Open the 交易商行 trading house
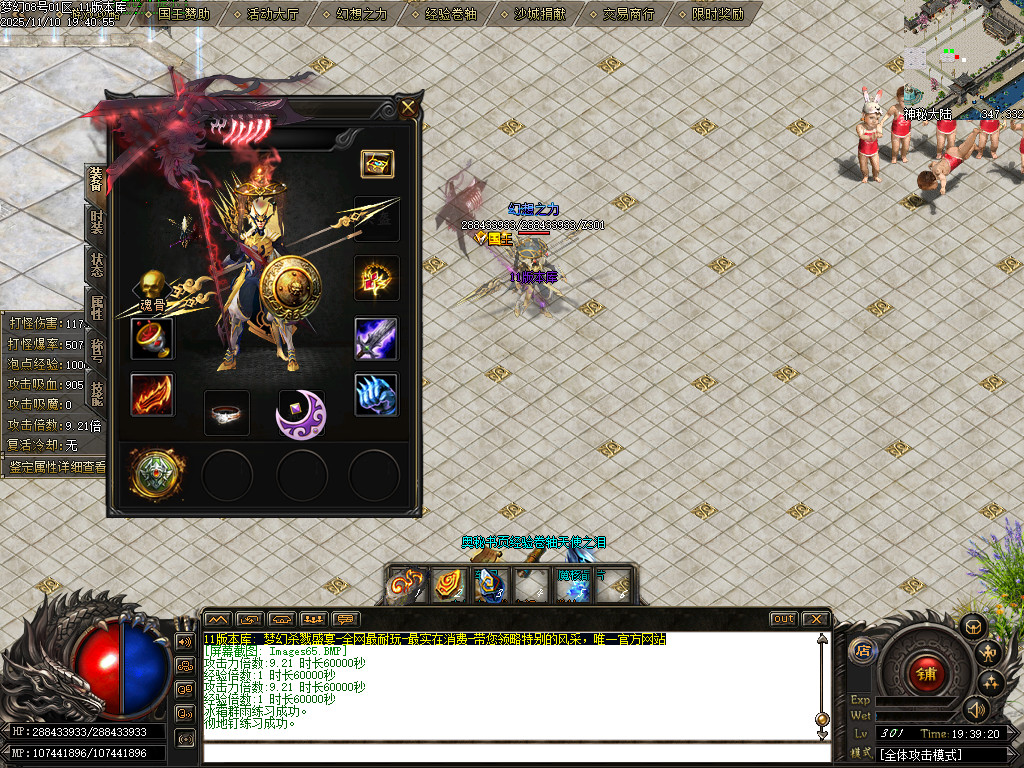 point(629,14)
